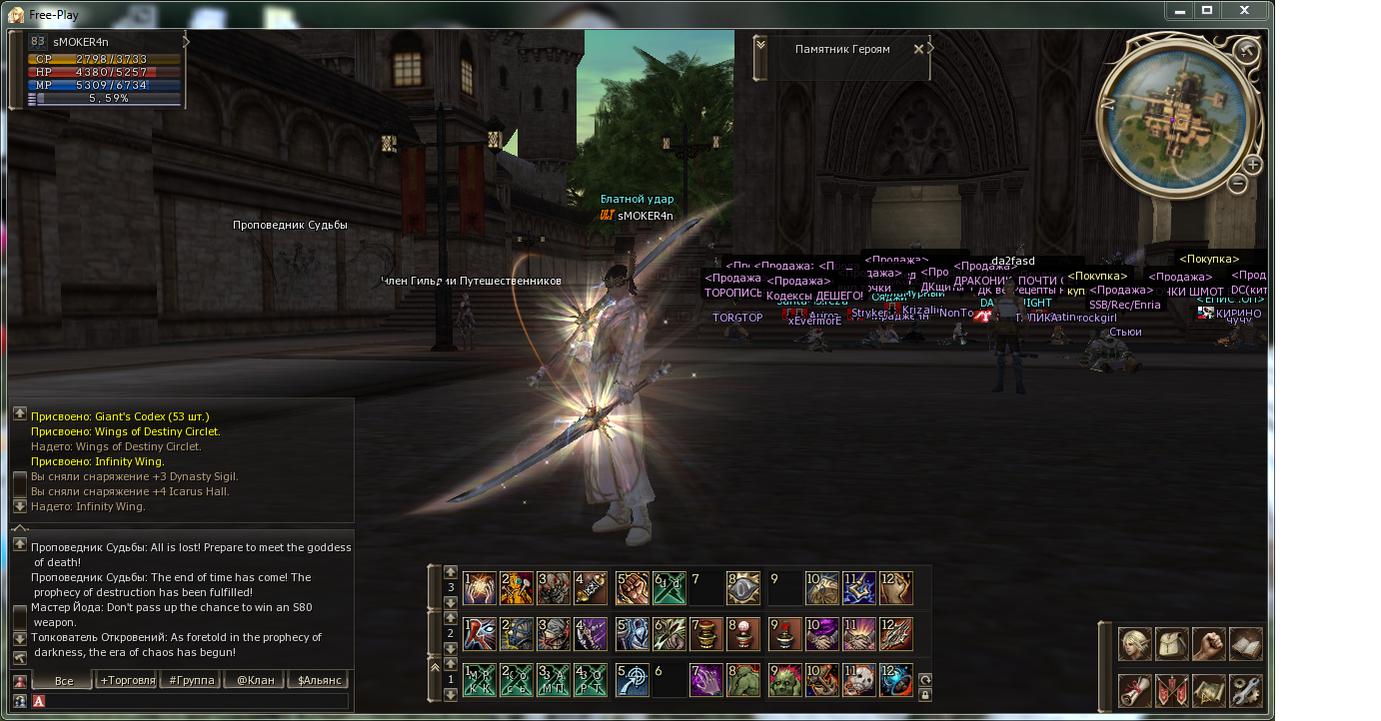Viewport: 1381px width, 721px height.
Task: Show the $Альянс chat tab
Action: coord(319,680)
